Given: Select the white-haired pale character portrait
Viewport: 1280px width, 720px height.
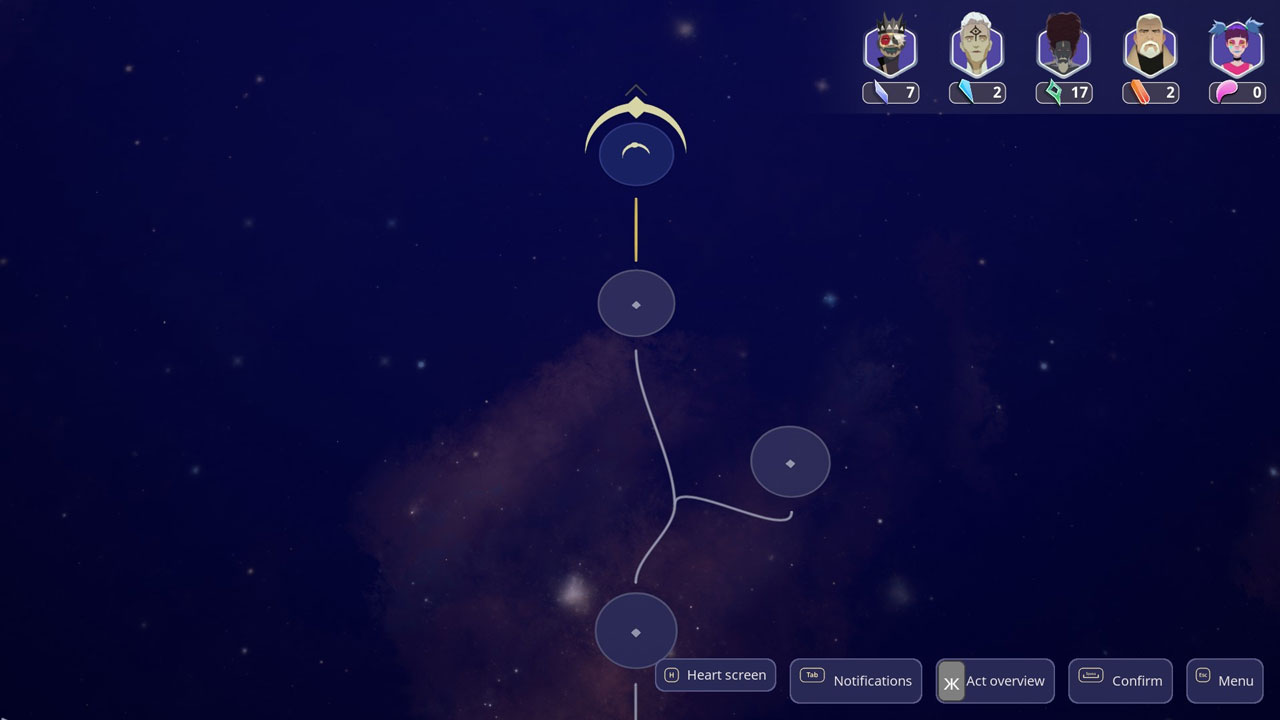Looking at the screenshot, I should [976, 48].
